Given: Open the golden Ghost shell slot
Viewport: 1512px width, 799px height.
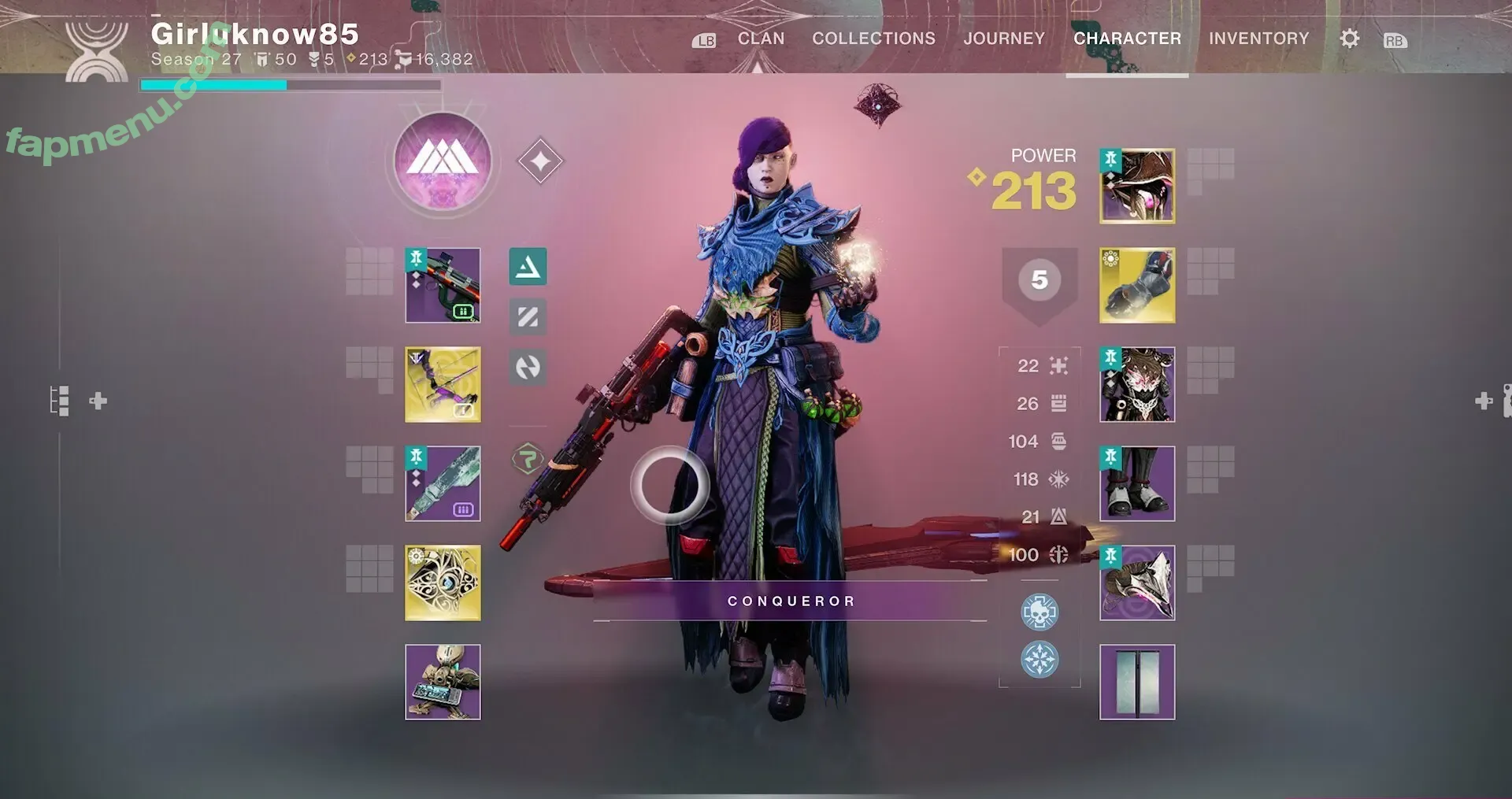Looking at the screenshot, I should pos(443,583).
